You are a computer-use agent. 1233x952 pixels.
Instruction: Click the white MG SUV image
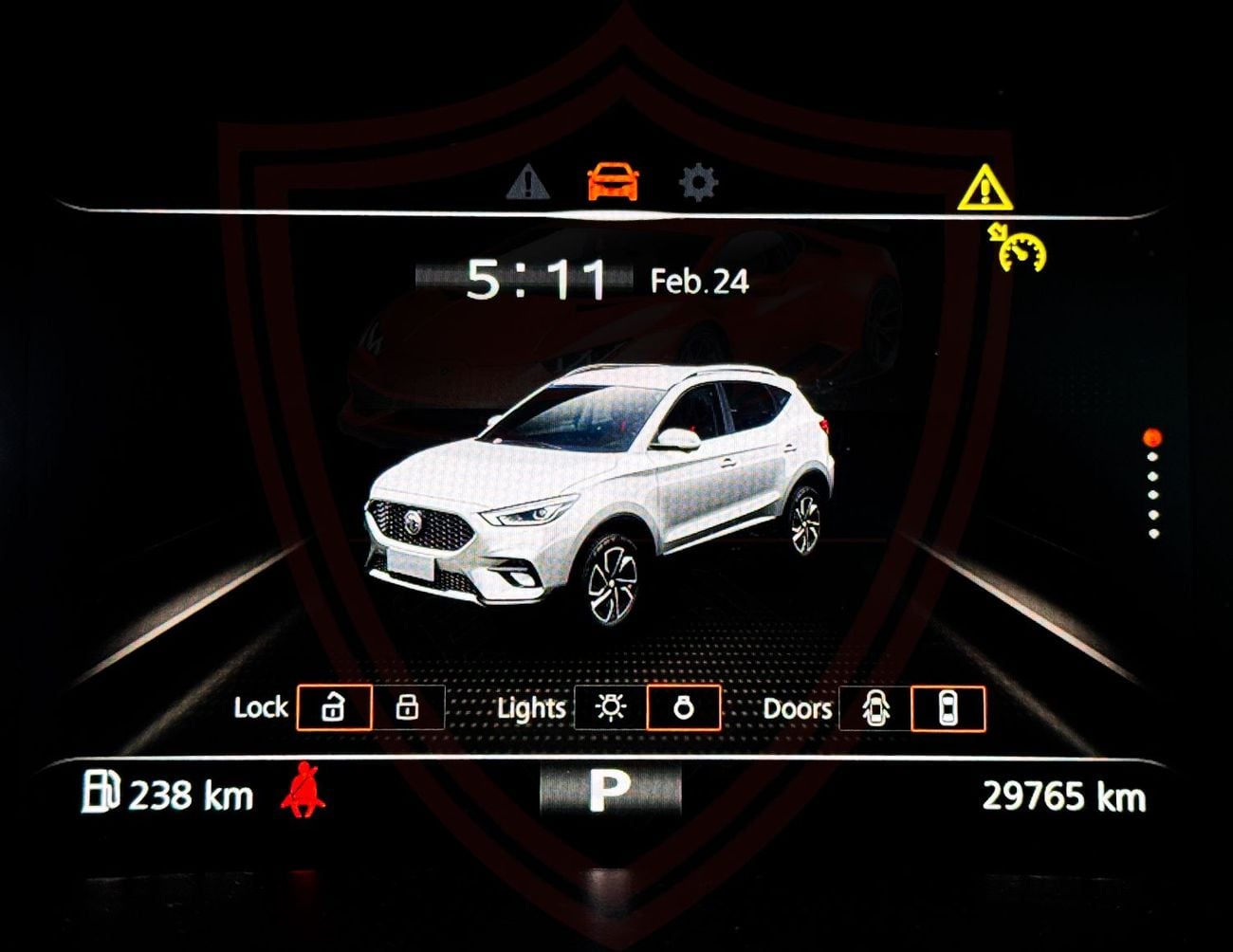(x=598, y=484)
